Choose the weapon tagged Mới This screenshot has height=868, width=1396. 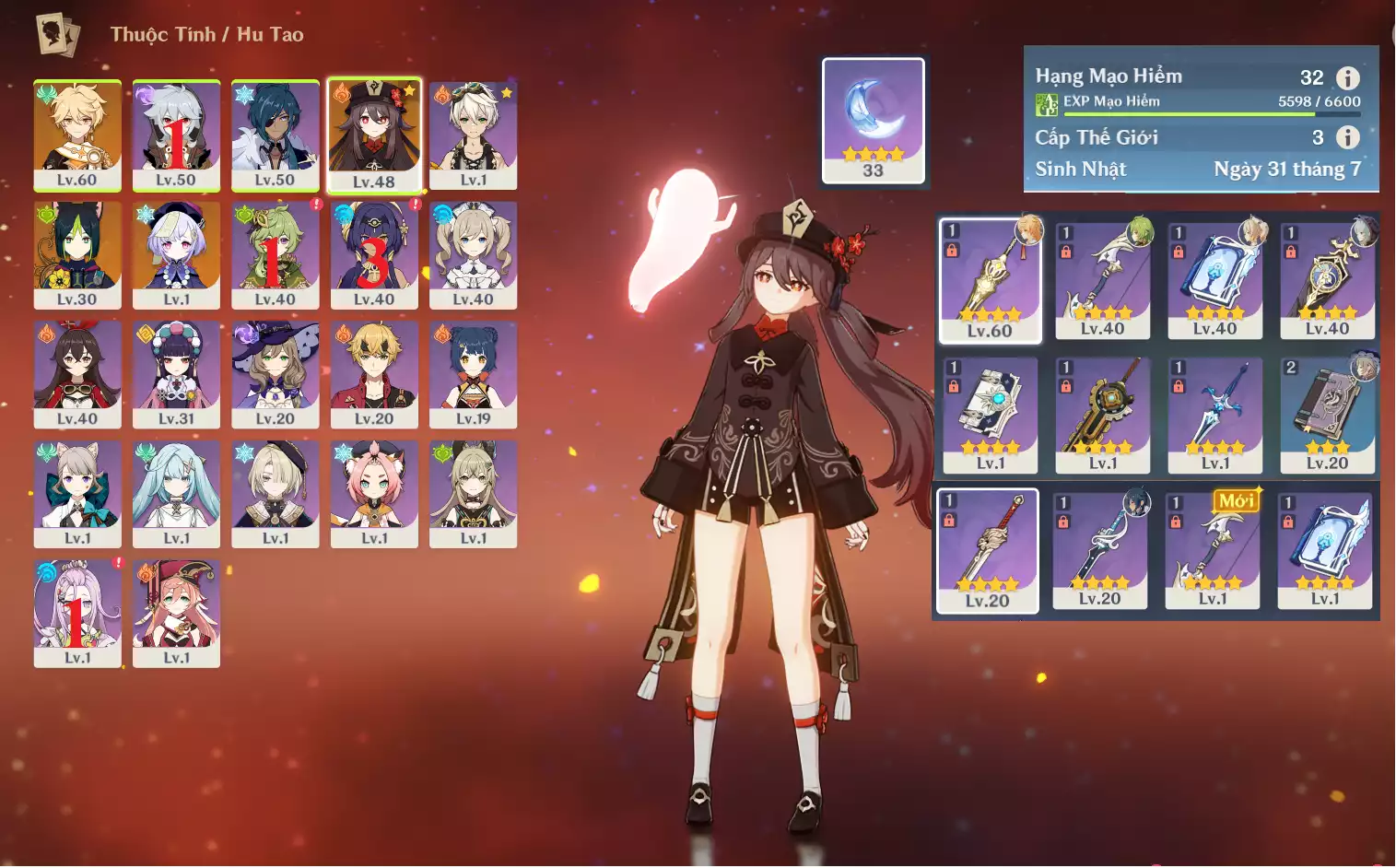tap(1213, 550)
